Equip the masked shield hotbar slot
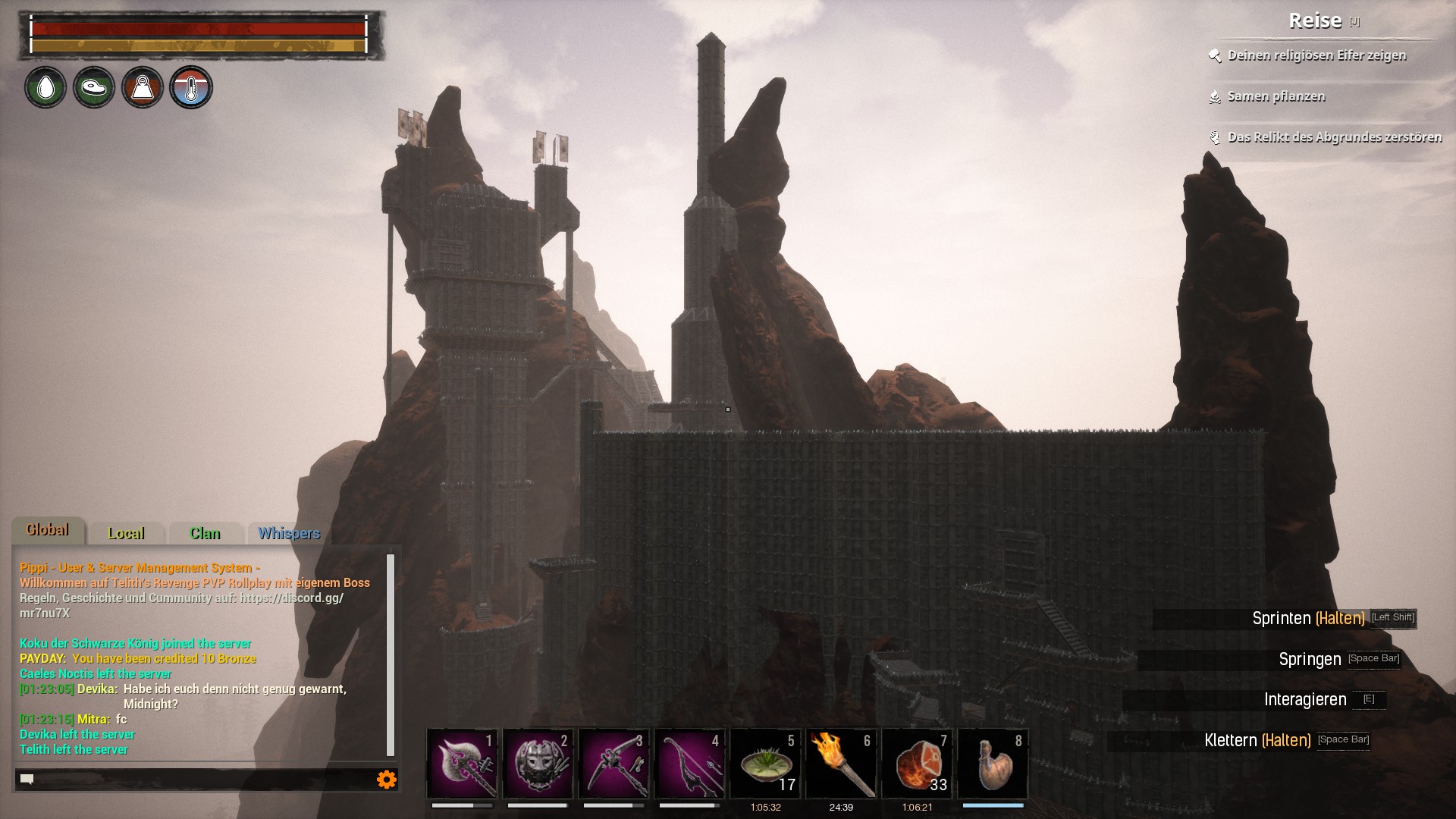This screenshot has height=819, width=1456. [x=538, y=764]
